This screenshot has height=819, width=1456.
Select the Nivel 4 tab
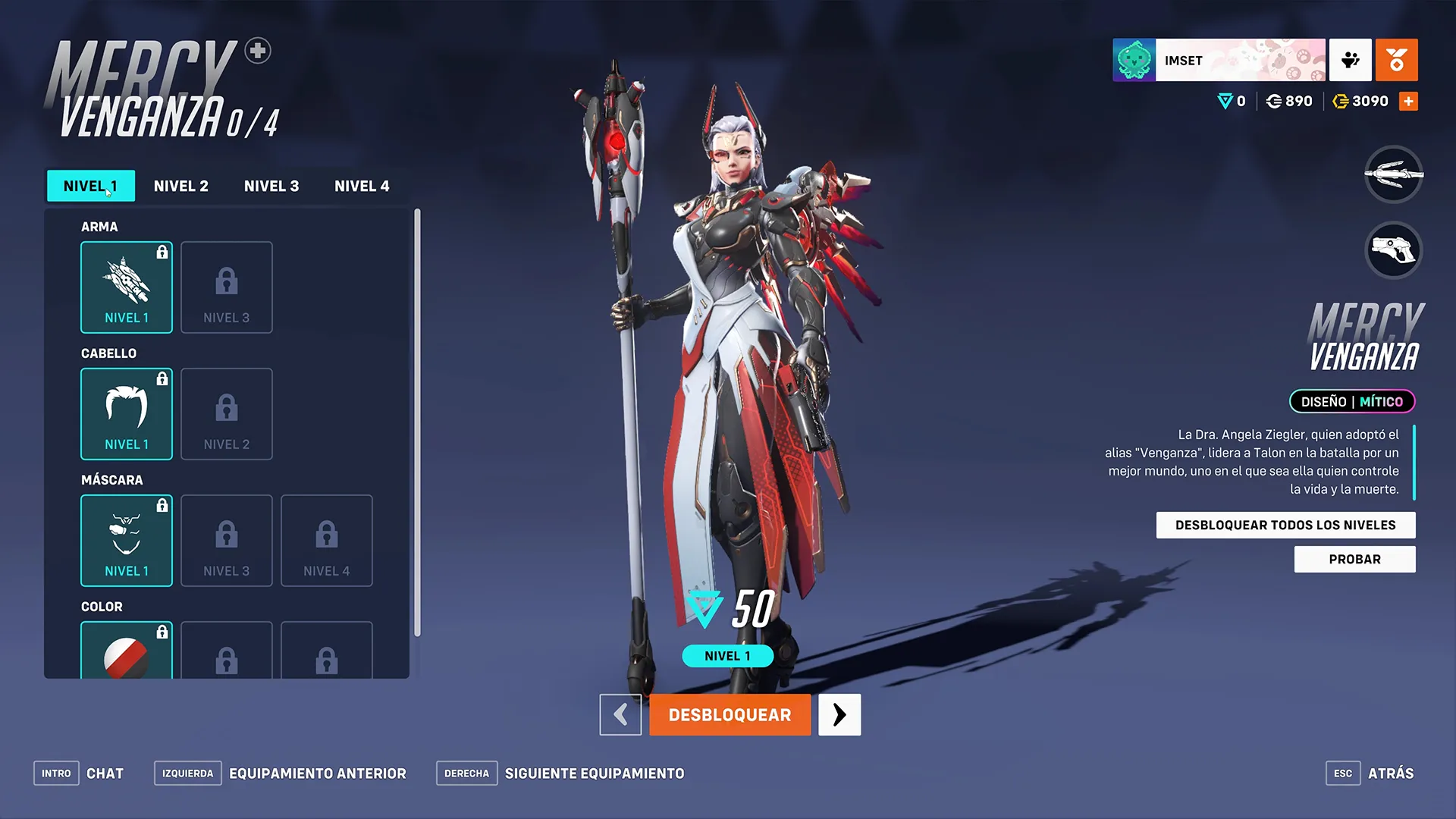click(x=362, y=186)
